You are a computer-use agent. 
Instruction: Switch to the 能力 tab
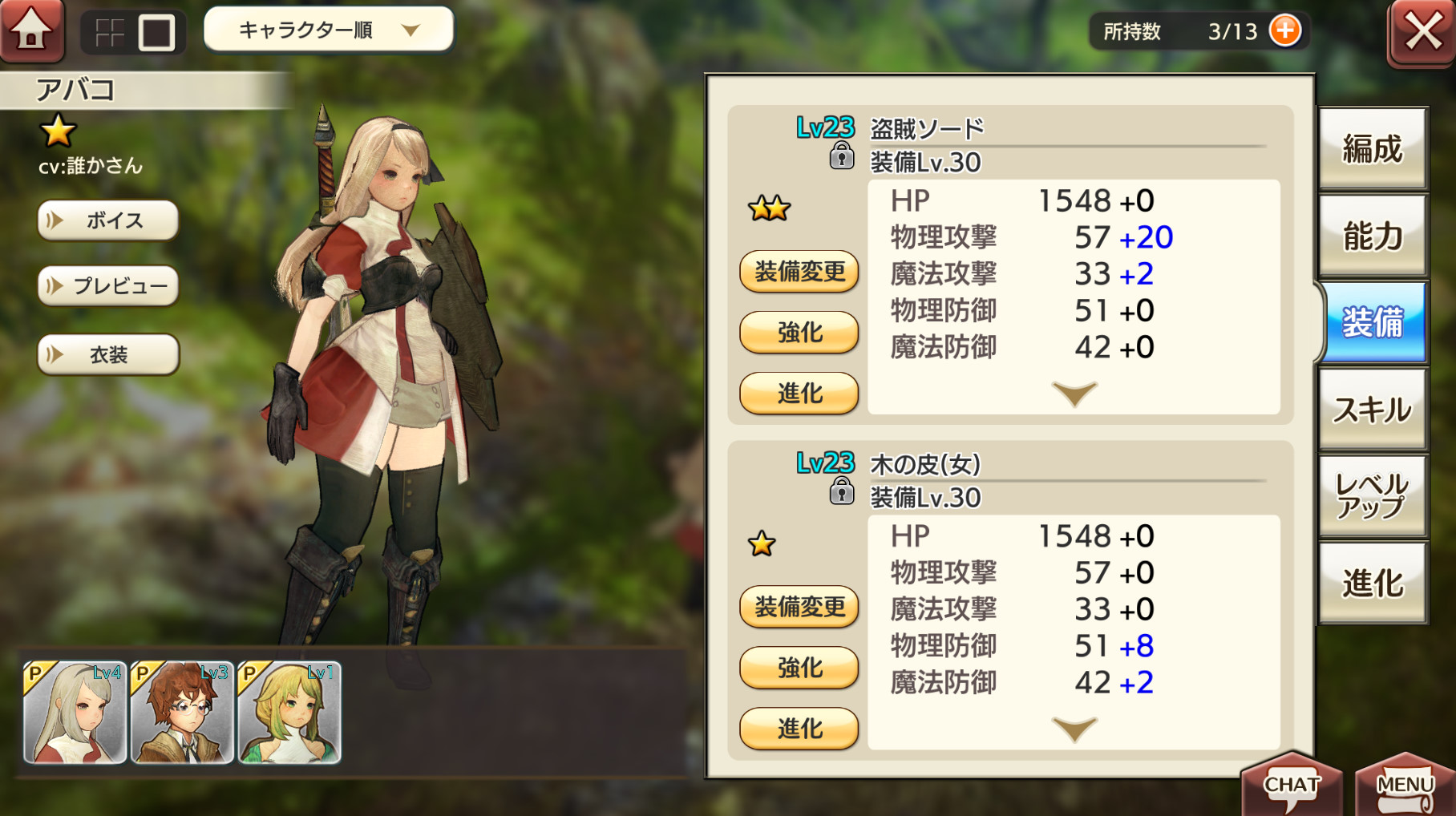[1373, 236]
